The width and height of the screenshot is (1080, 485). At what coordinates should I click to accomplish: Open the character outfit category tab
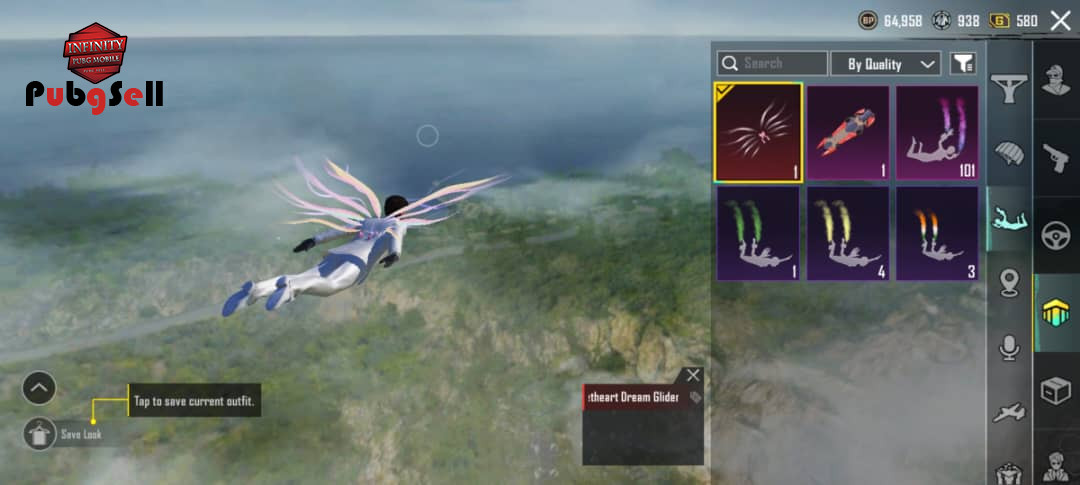[1055, 80]
